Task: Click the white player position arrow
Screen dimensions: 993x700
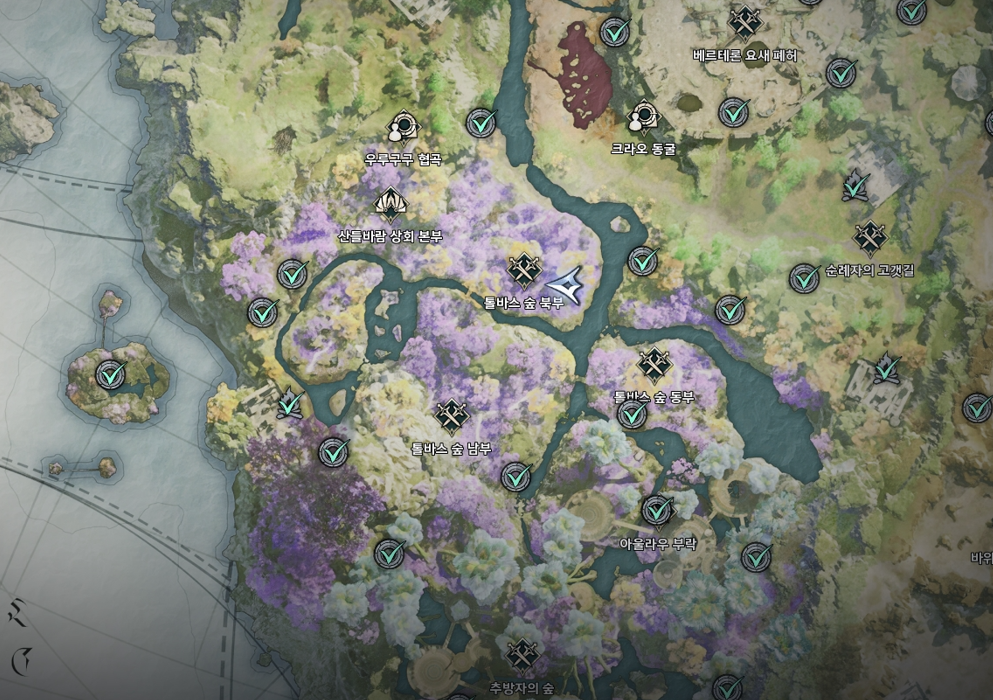Action: click(567, 284)
